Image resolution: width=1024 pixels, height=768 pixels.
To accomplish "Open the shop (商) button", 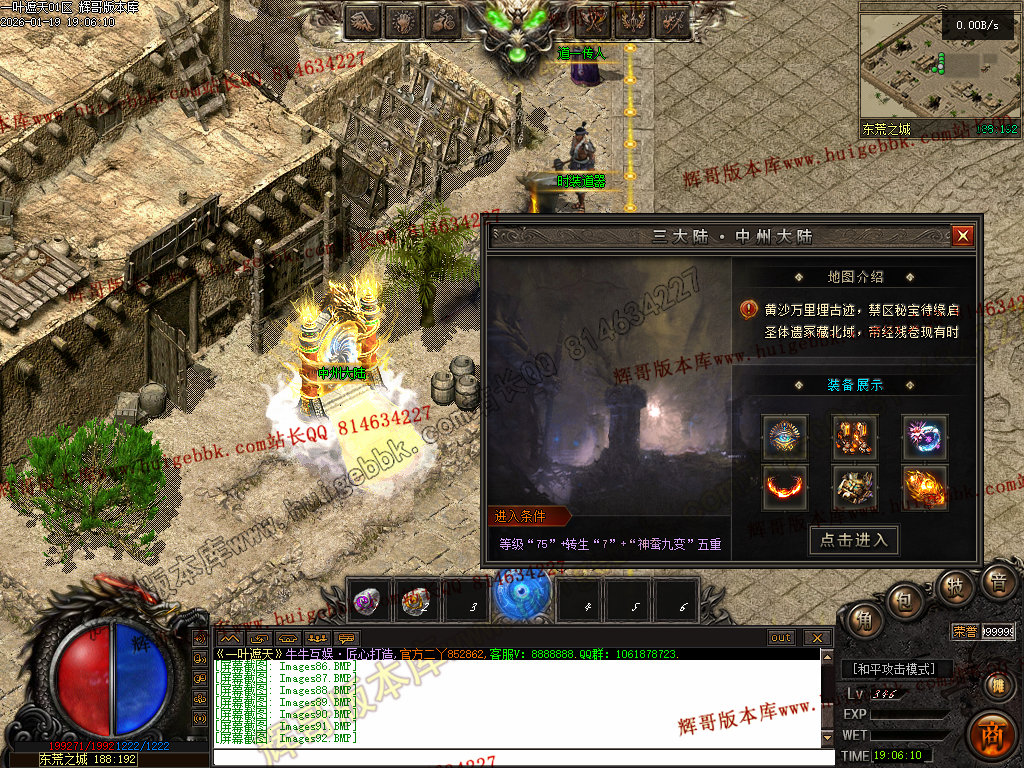I will click(991, 732).
